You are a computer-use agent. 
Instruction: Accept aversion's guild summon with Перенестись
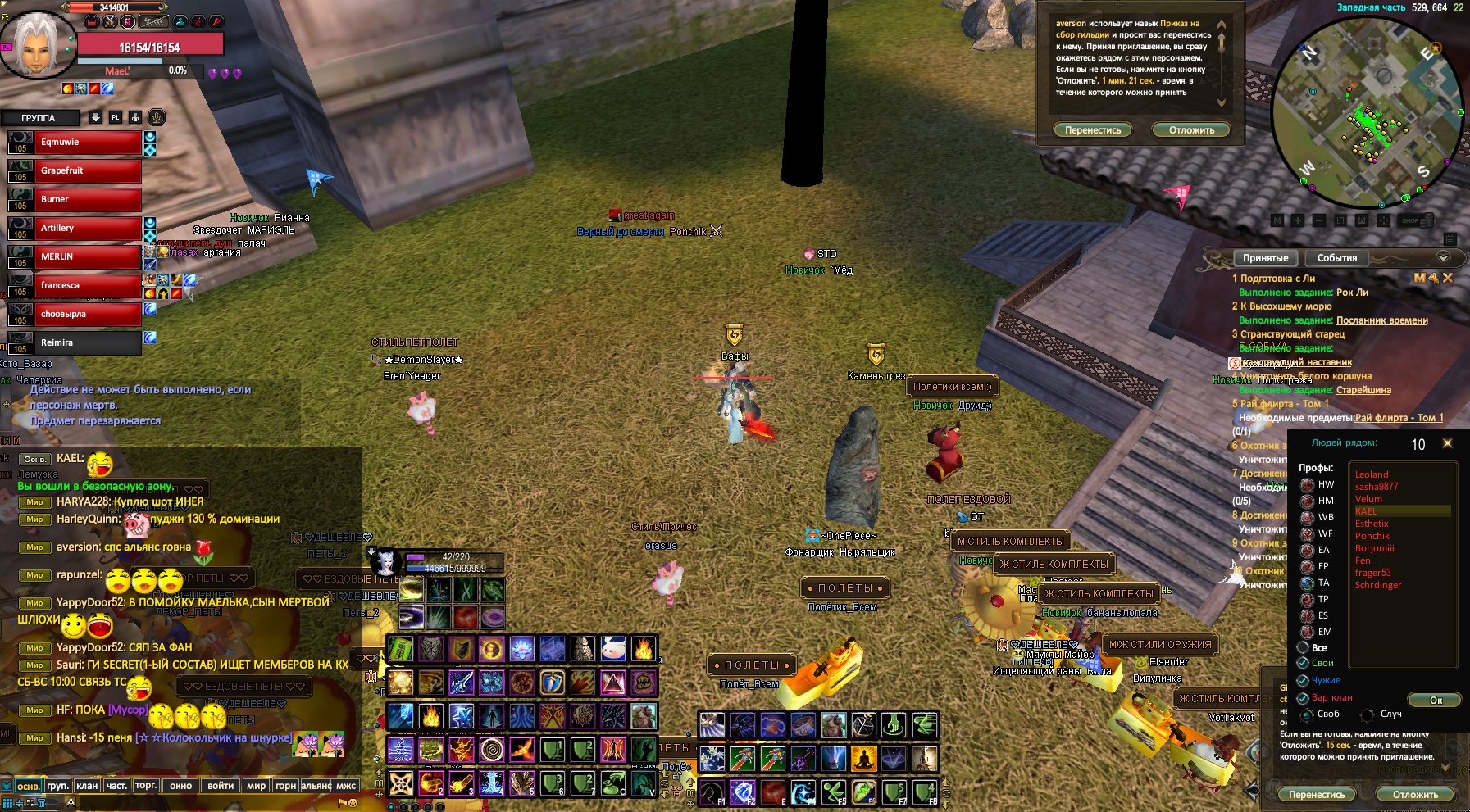1093,130
